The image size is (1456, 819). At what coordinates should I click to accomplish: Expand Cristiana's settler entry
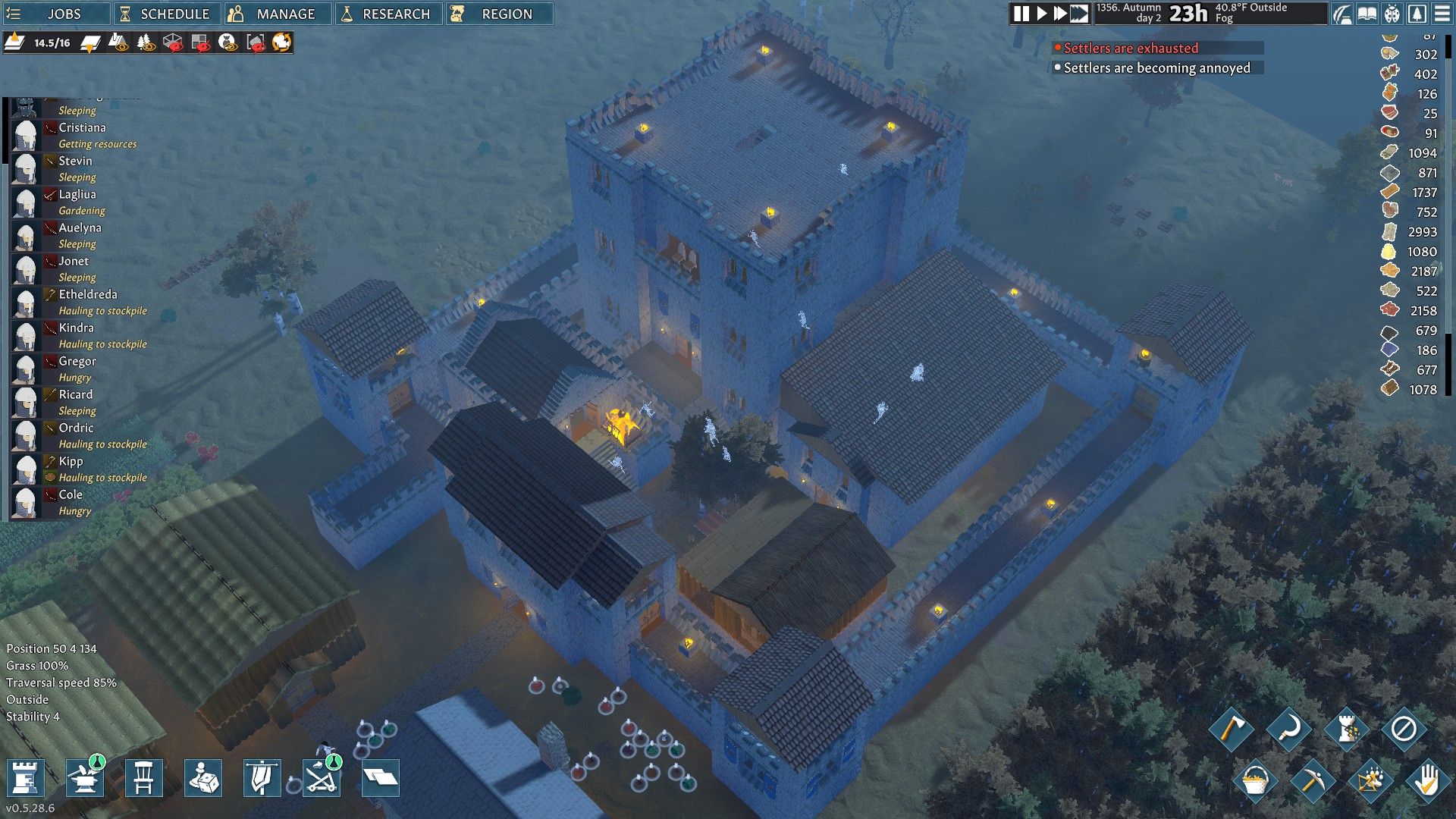pyautogui.click(x=83, y=127)
